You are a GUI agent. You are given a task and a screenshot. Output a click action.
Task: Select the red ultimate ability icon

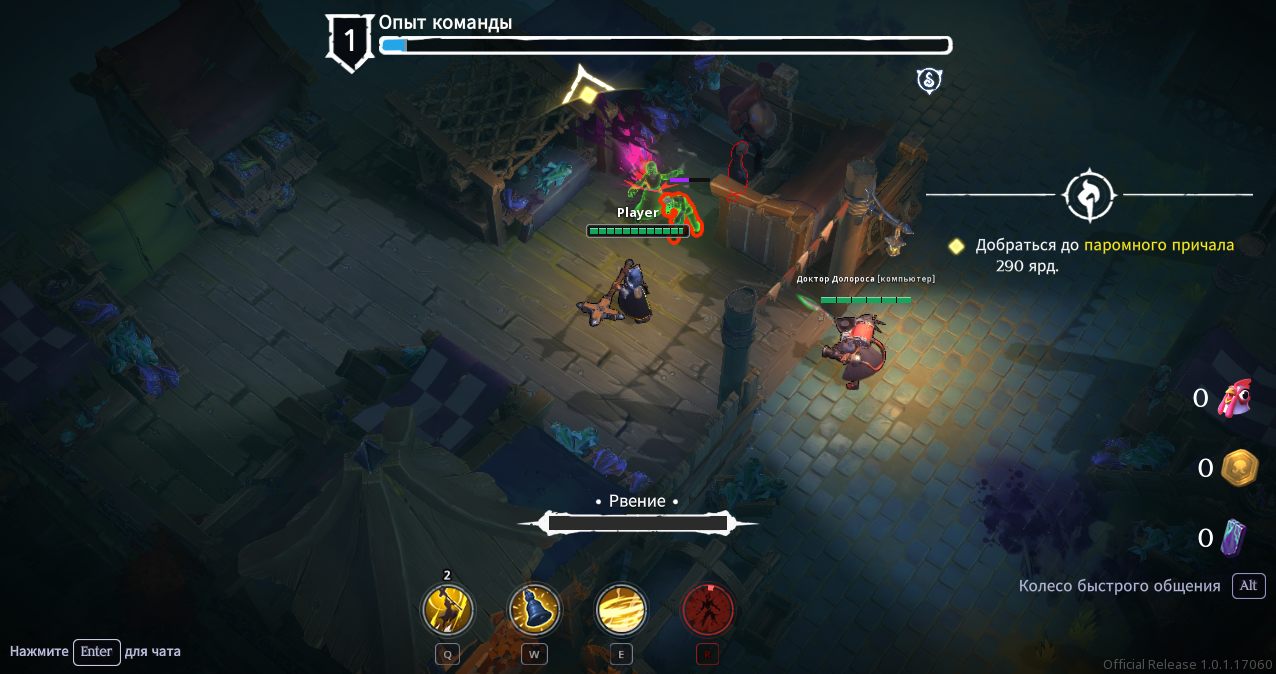click(x=708, y=609)
